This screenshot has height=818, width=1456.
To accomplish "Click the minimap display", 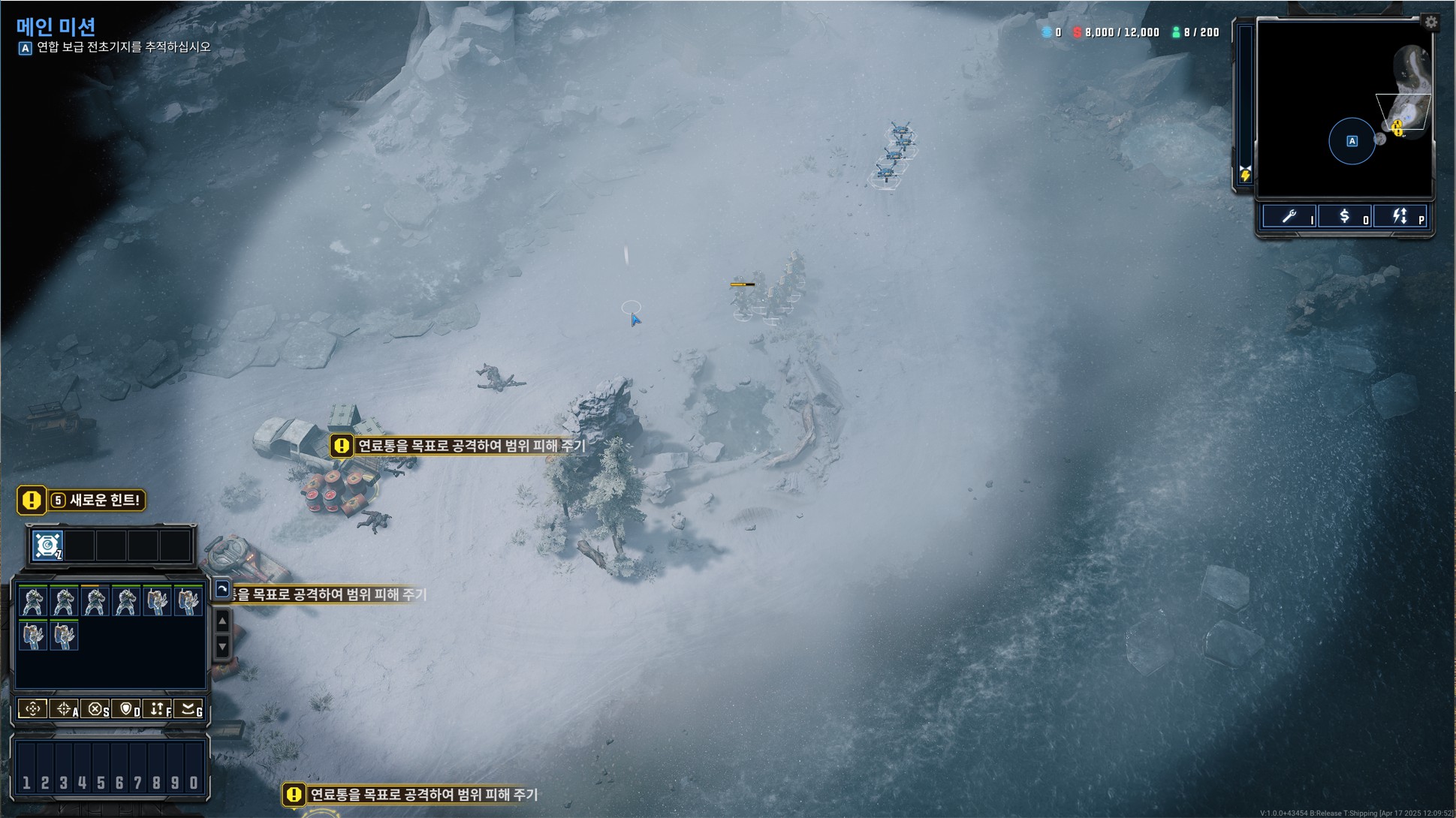I will tap(1344, 109).
